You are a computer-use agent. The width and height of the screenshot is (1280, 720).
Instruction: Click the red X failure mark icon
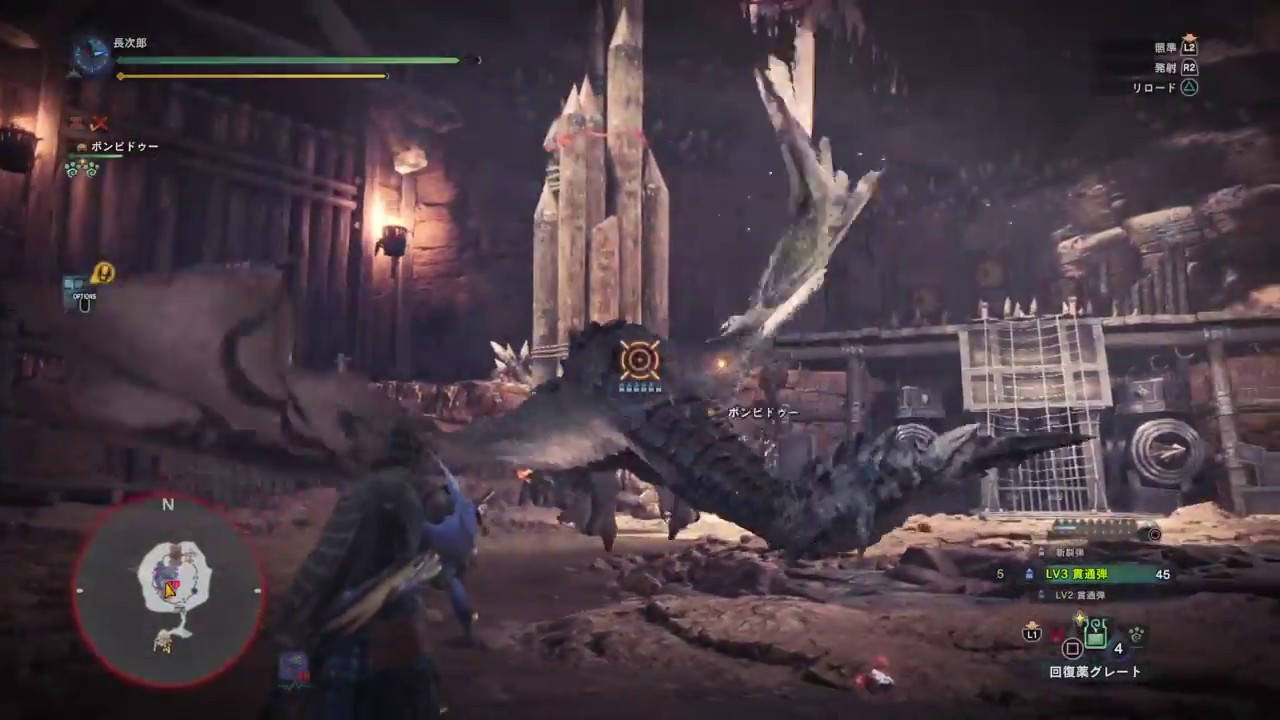[99, 123]
